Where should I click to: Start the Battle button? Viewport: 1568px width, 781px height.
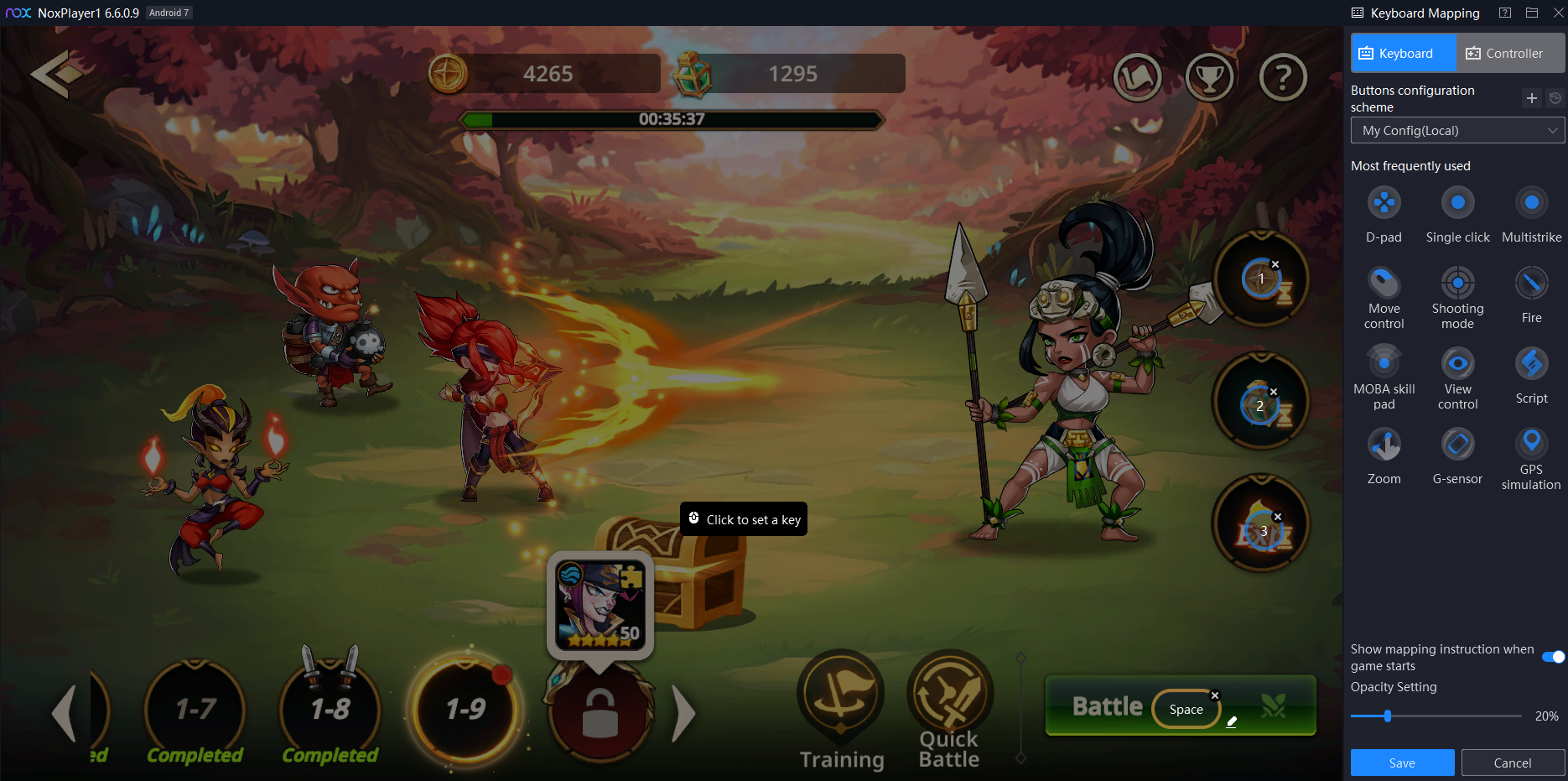(x=1107, y=706)
